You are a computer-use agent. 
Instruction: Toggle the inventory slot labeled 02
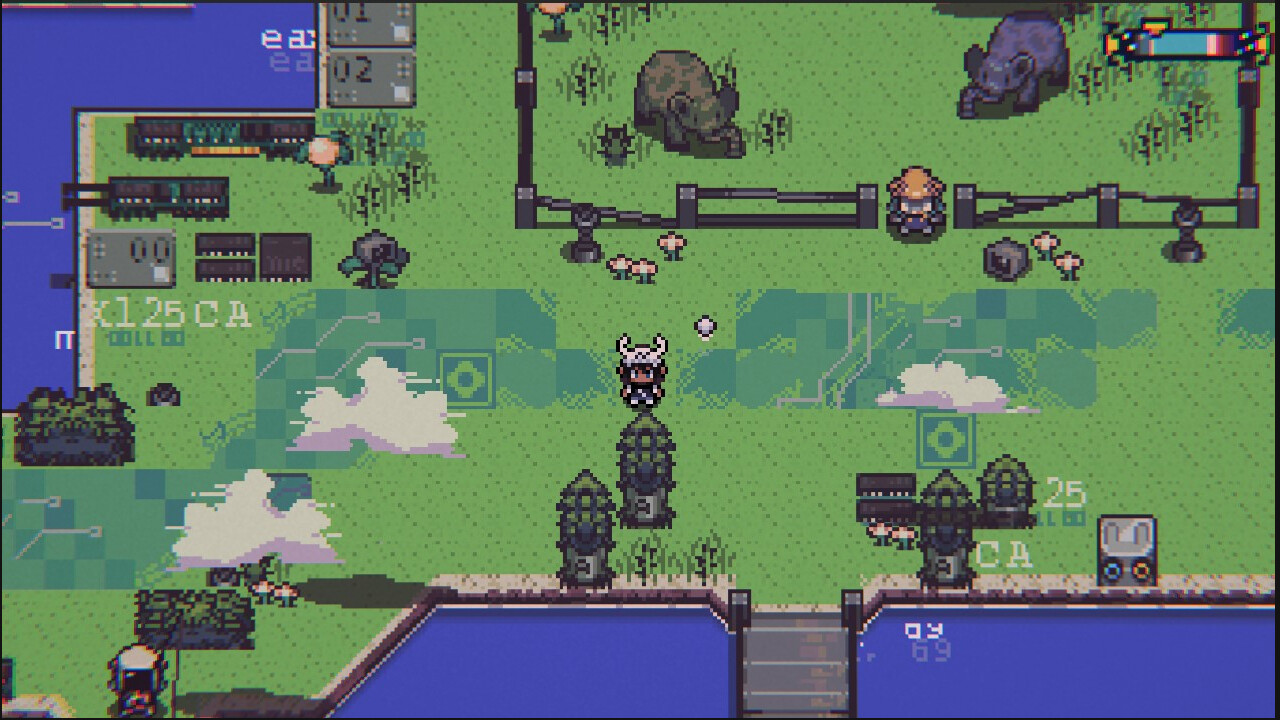[x=370, y=72]
